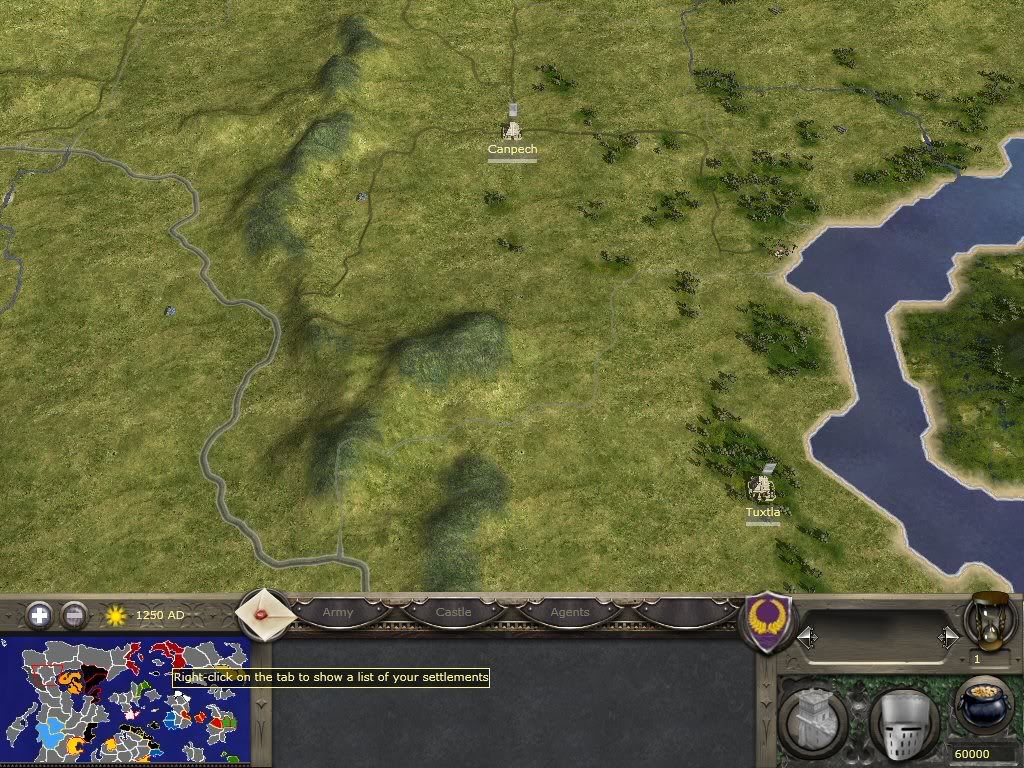Switch to the Agents tab

click(570, 612)
